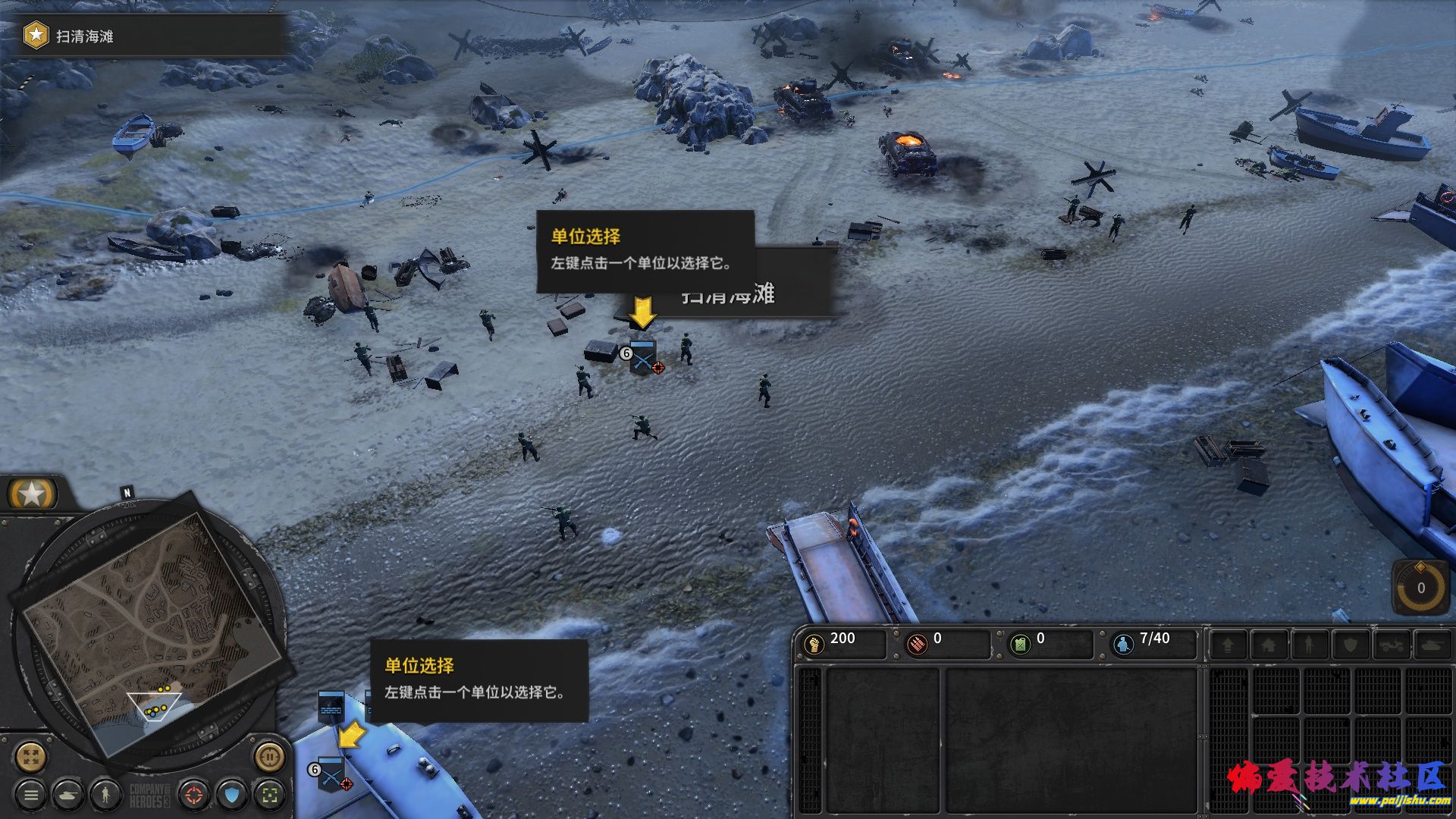The width and height of the screenshot is (1456, 819).
Task: Toggle the tactical map with the four-arrows button
Action: coord(31,756)
